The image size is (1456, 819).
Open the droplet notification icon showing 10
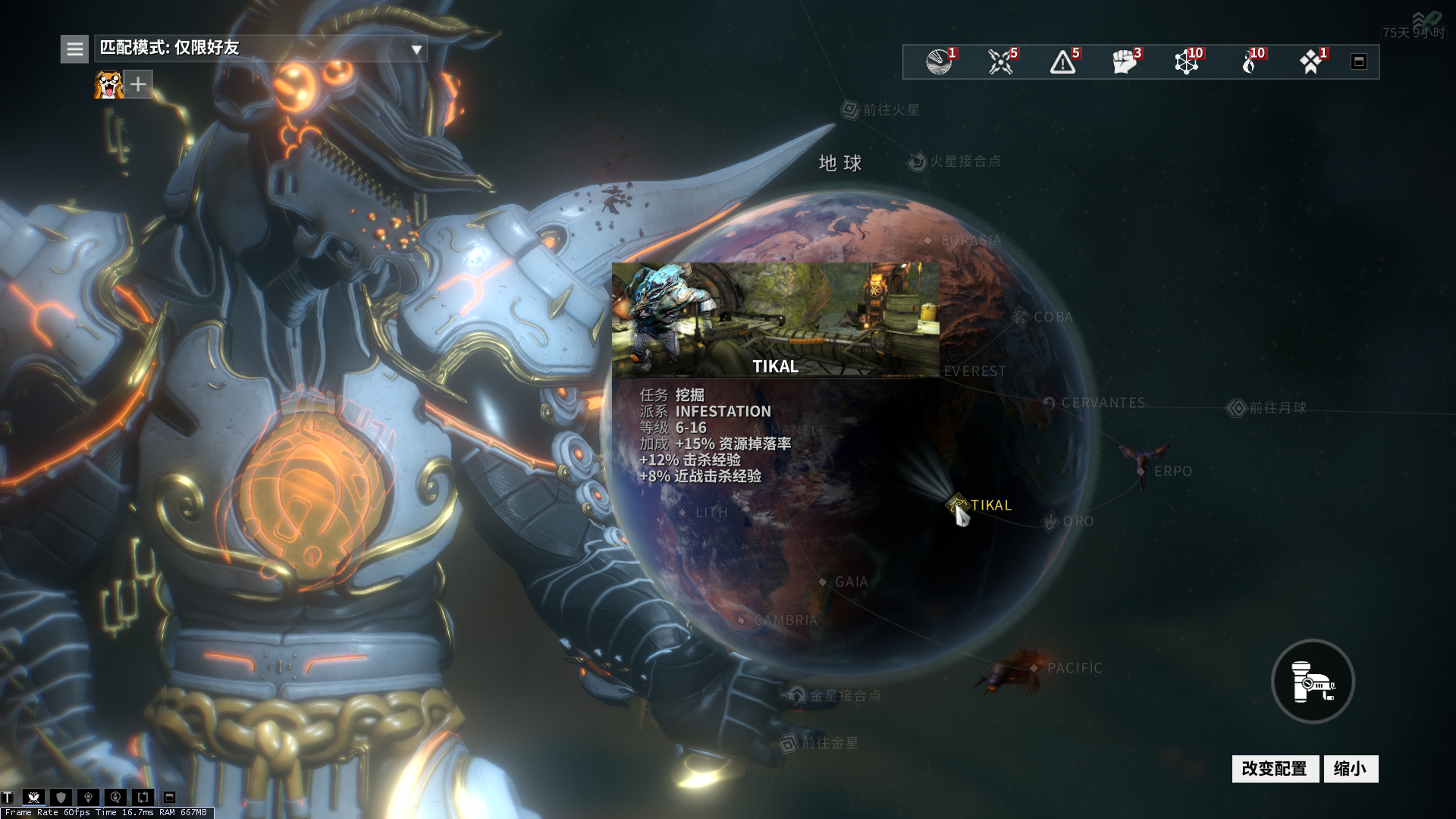(x=1247, y=64)
